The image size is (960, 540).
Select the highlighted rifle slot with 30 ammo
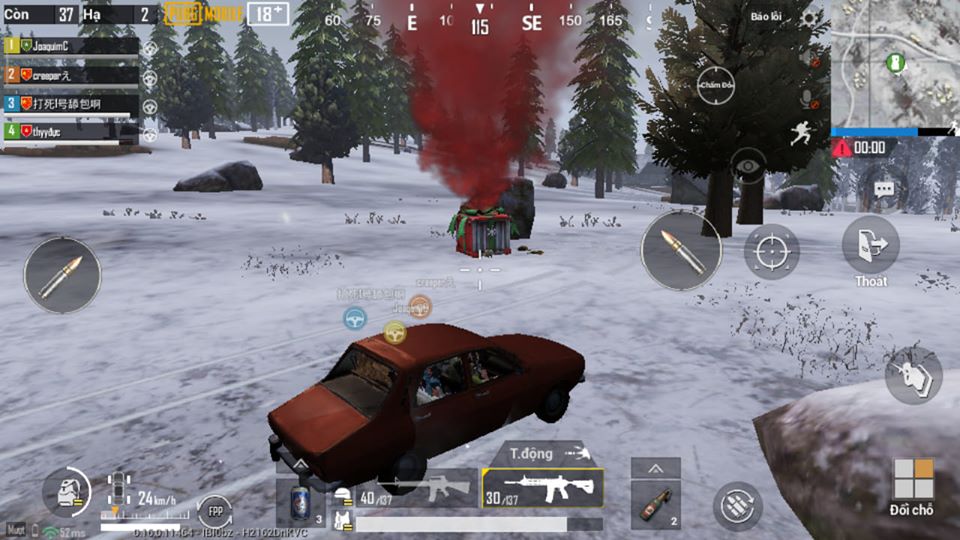[543, 488]
